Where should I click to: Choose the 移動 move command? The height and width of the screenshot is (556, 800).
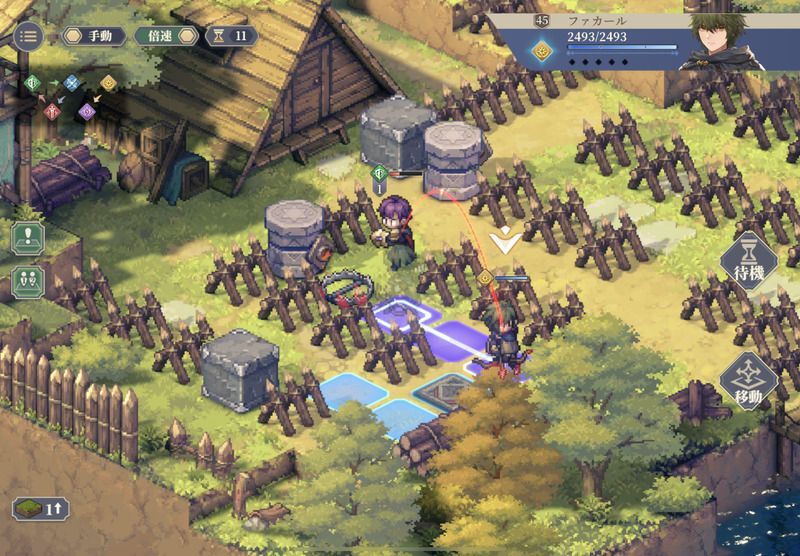(748, 381)
